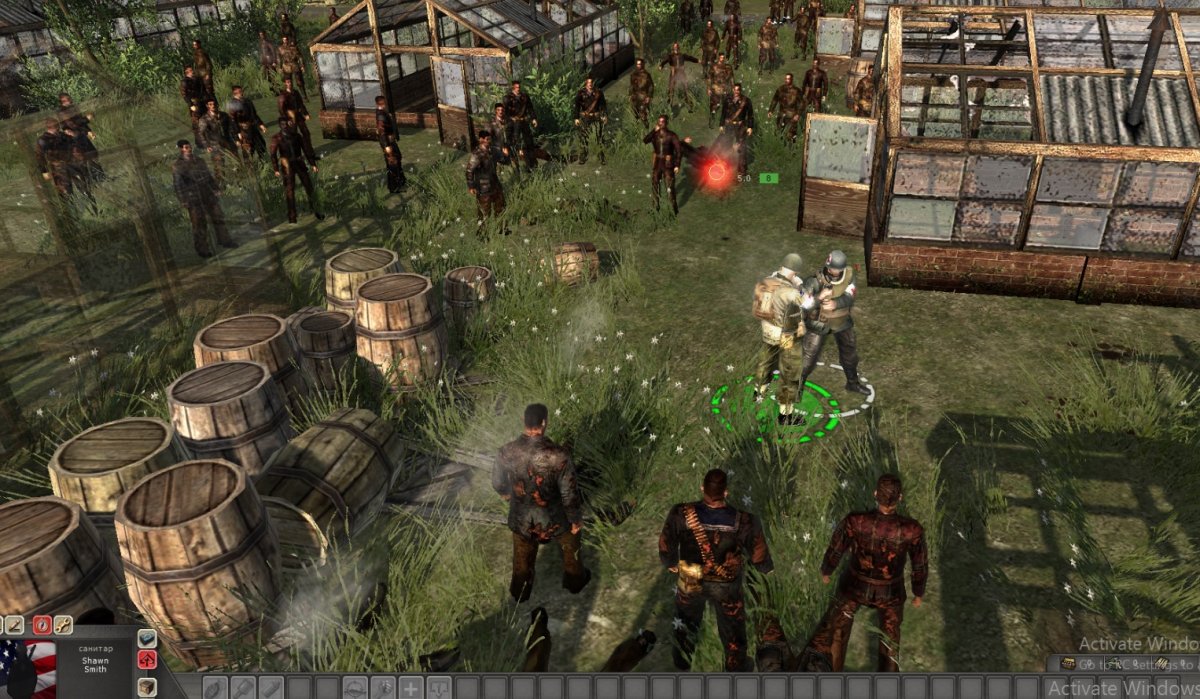Click the red compass icon

click(x=42, y=625)
